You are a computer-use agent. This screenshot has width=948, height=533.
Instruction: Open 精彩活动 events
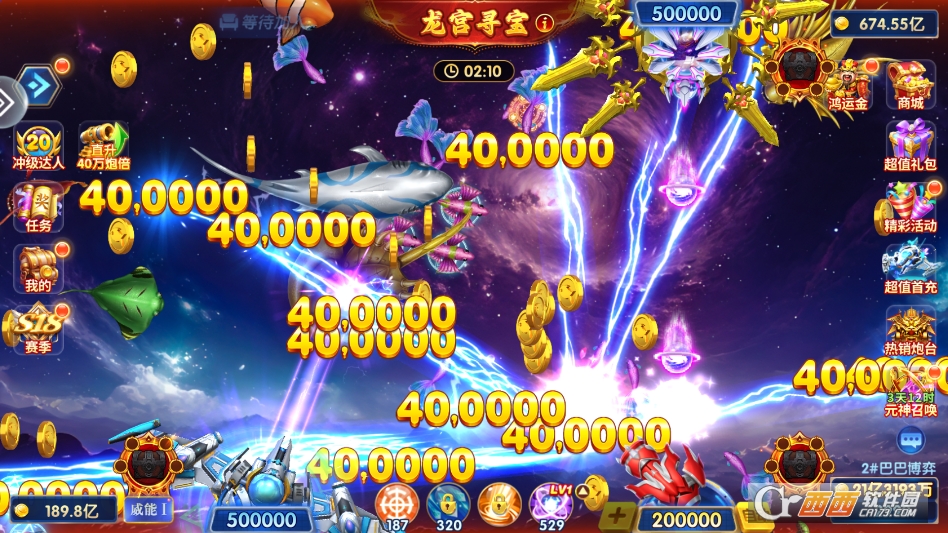(910, 203)
